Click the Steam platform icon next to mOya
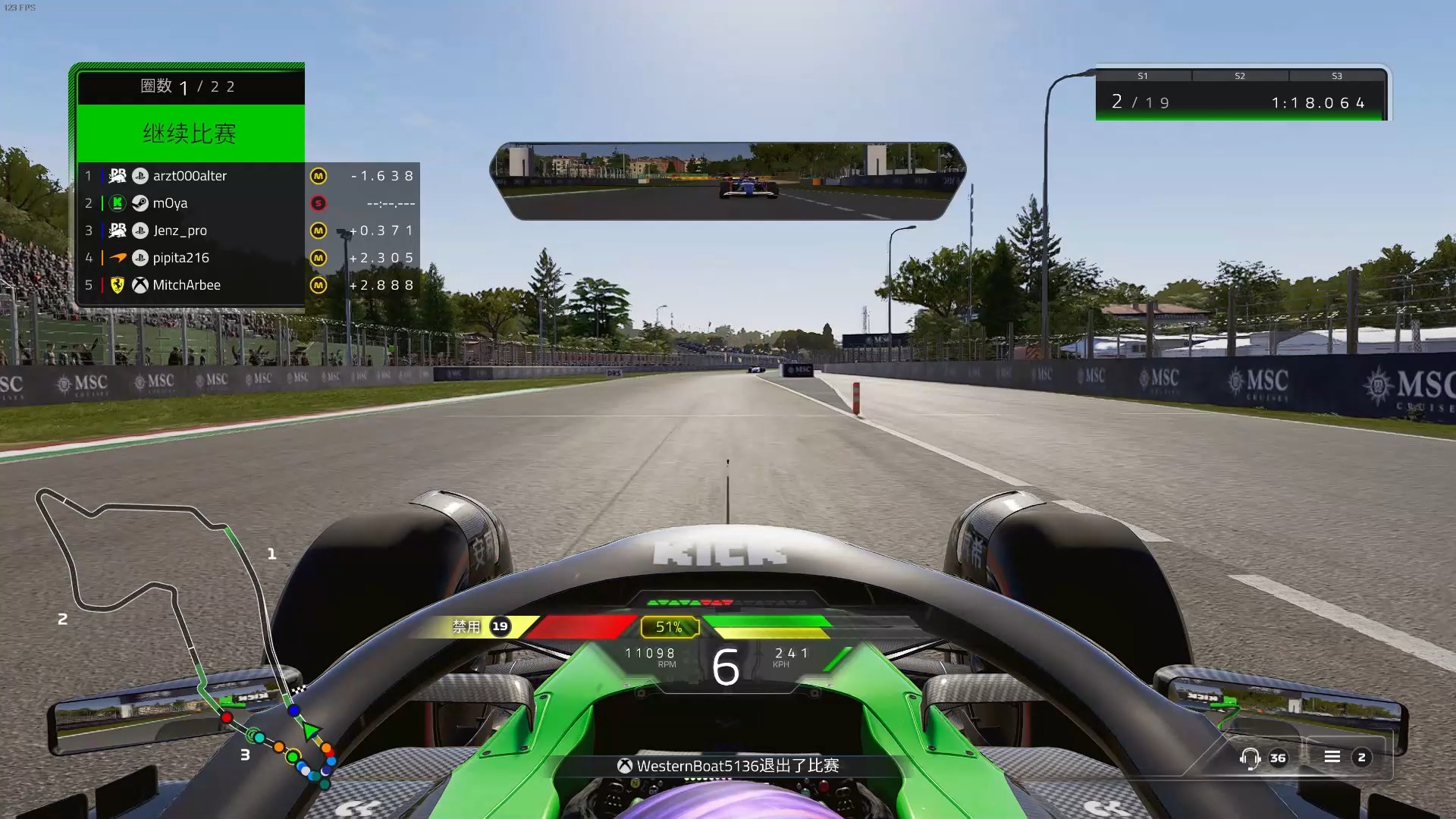 [139, 203]
